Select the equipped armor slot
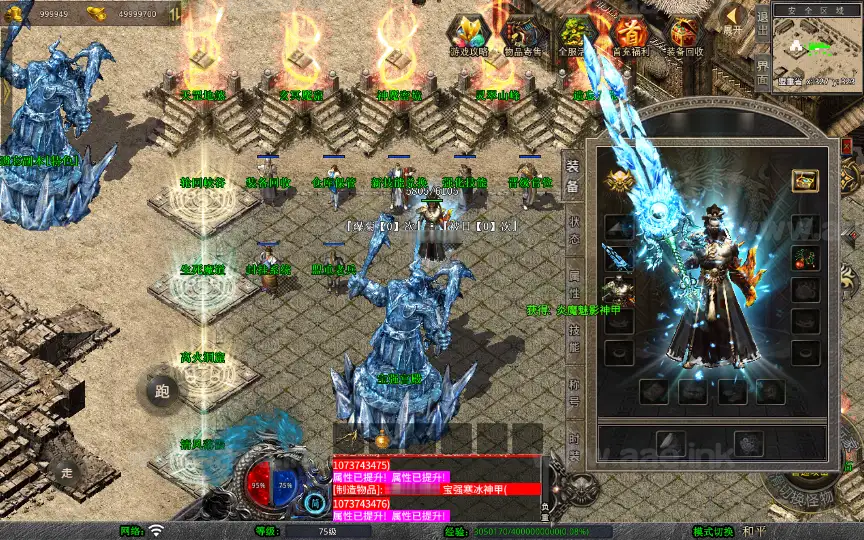This screenshot has width=864, height=540. coord(618,291)
